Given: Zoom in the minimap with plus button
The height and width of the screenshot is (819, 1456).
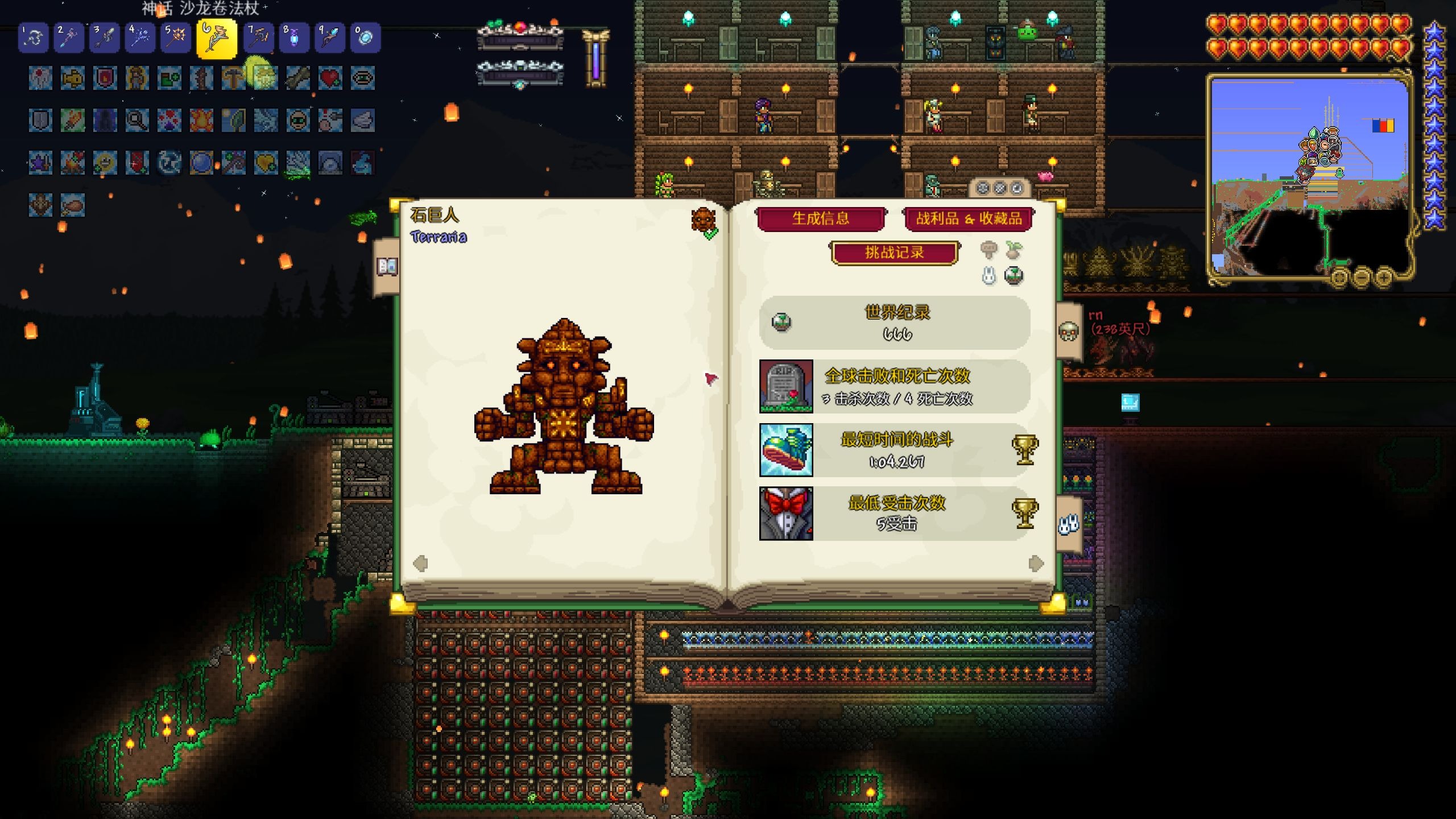Looking at the screenshot, I should (1384, 278).
